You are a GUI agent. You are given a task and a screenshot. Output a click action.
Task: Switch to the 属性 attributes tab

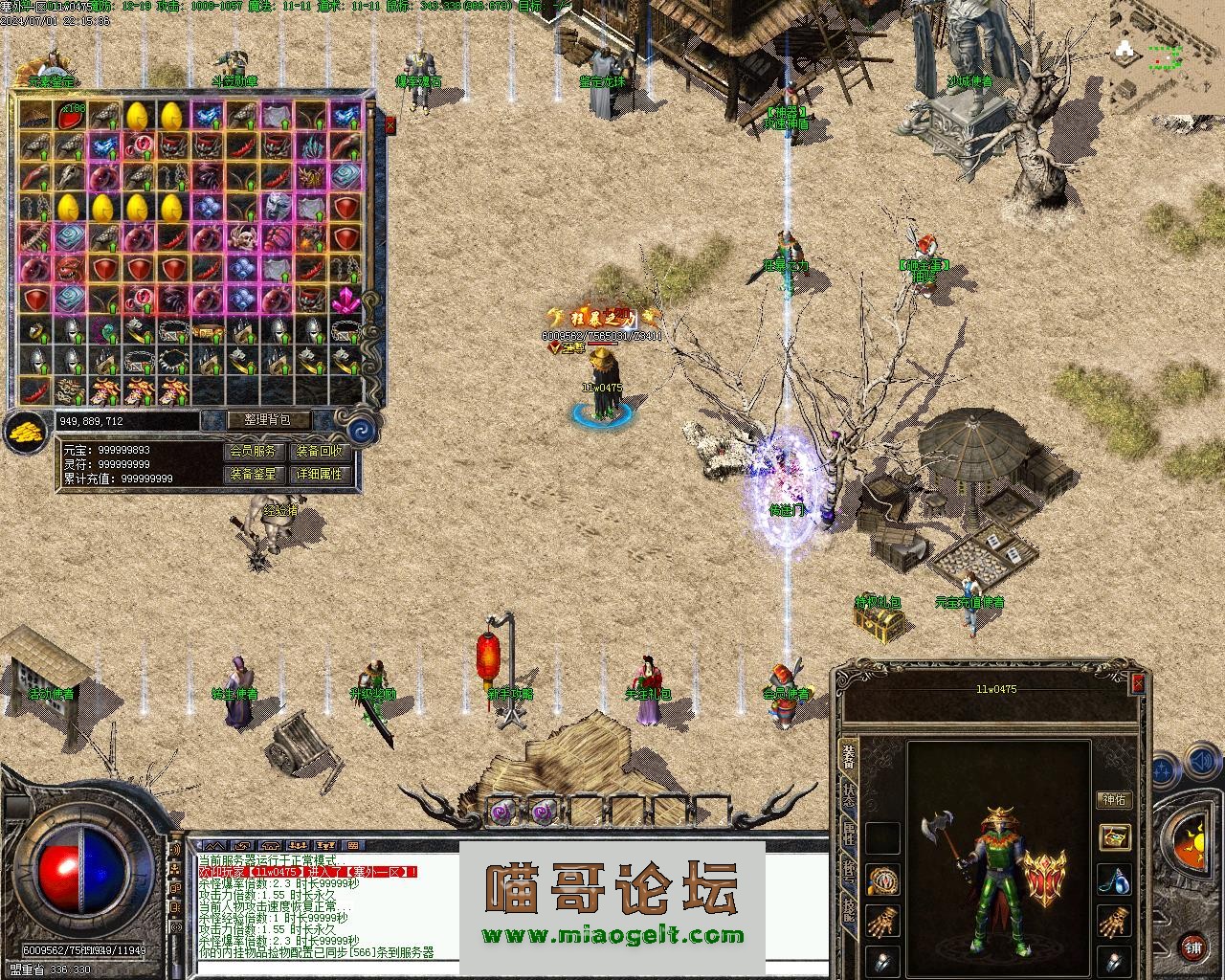point(850,835)
